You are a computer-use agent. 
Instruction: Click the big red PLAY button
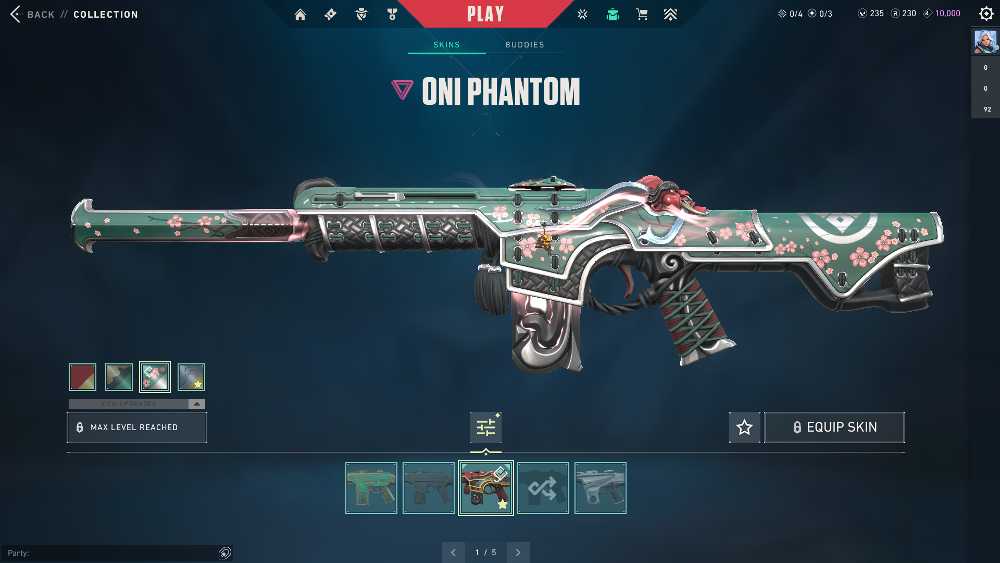click(x=485, y=14)
